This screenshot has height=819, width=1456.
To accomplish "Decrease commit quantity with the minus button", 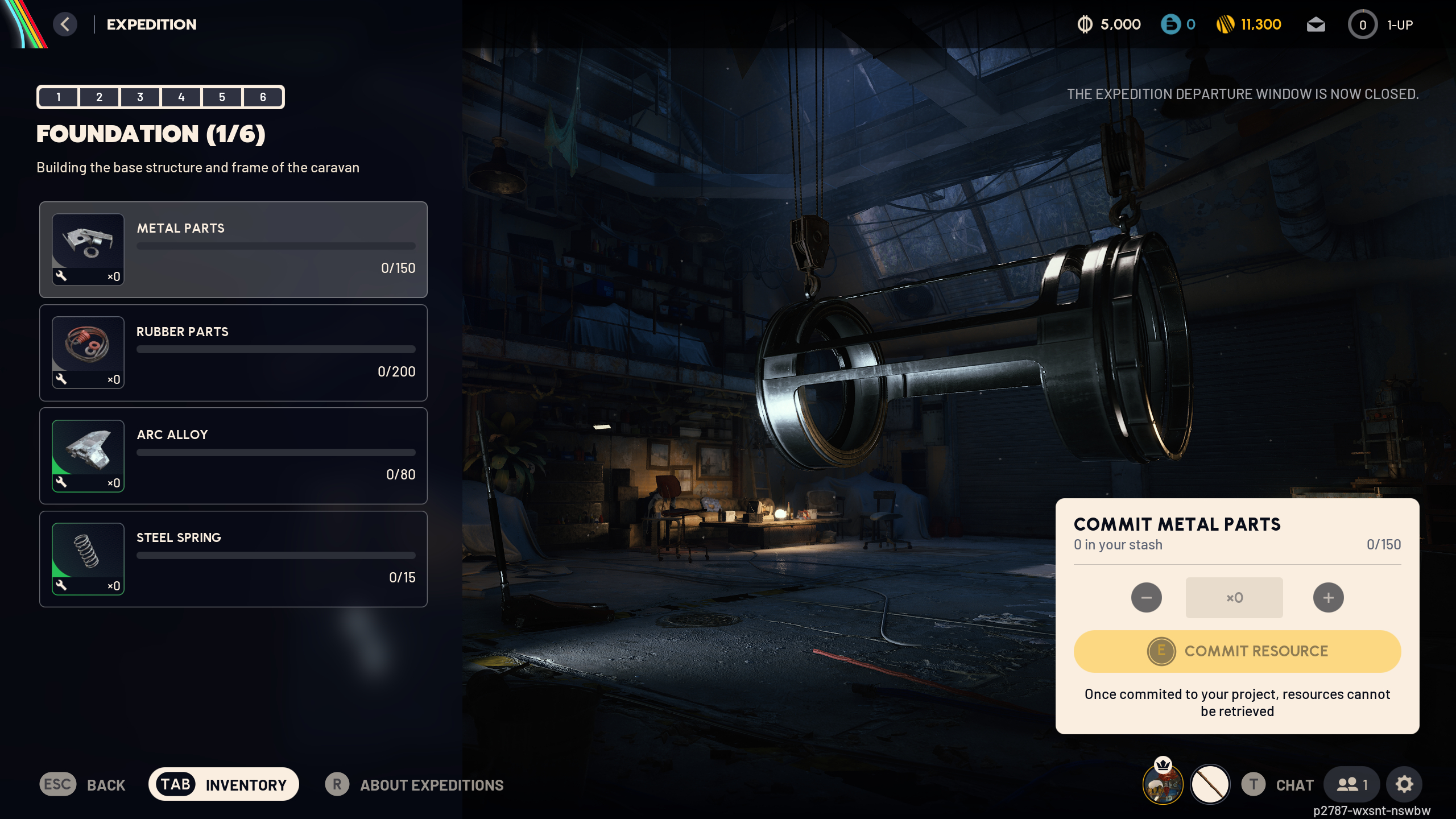I will click(1147, 597).
